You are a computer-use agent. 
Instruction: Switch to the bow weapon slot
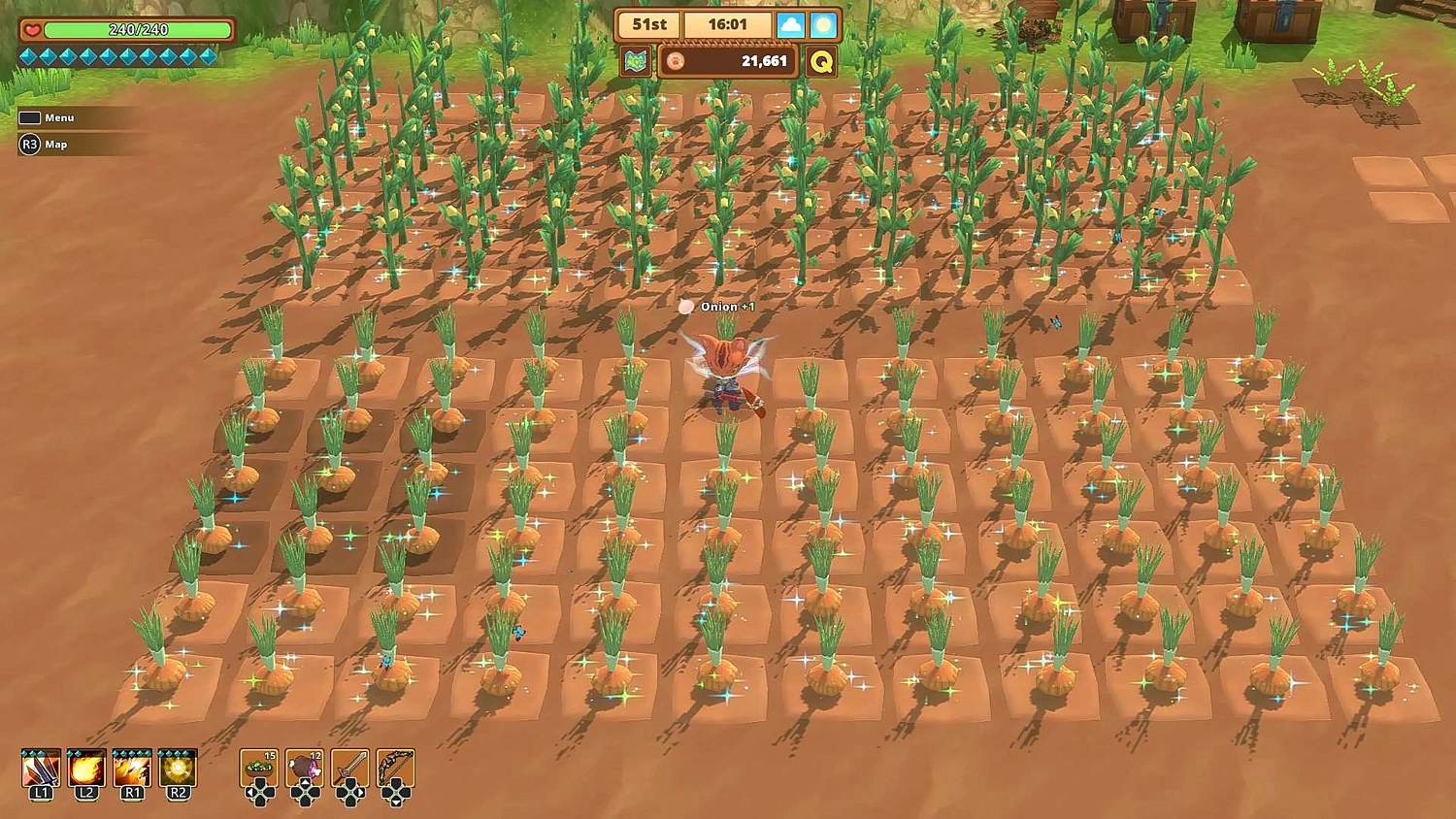coord(396,769)
